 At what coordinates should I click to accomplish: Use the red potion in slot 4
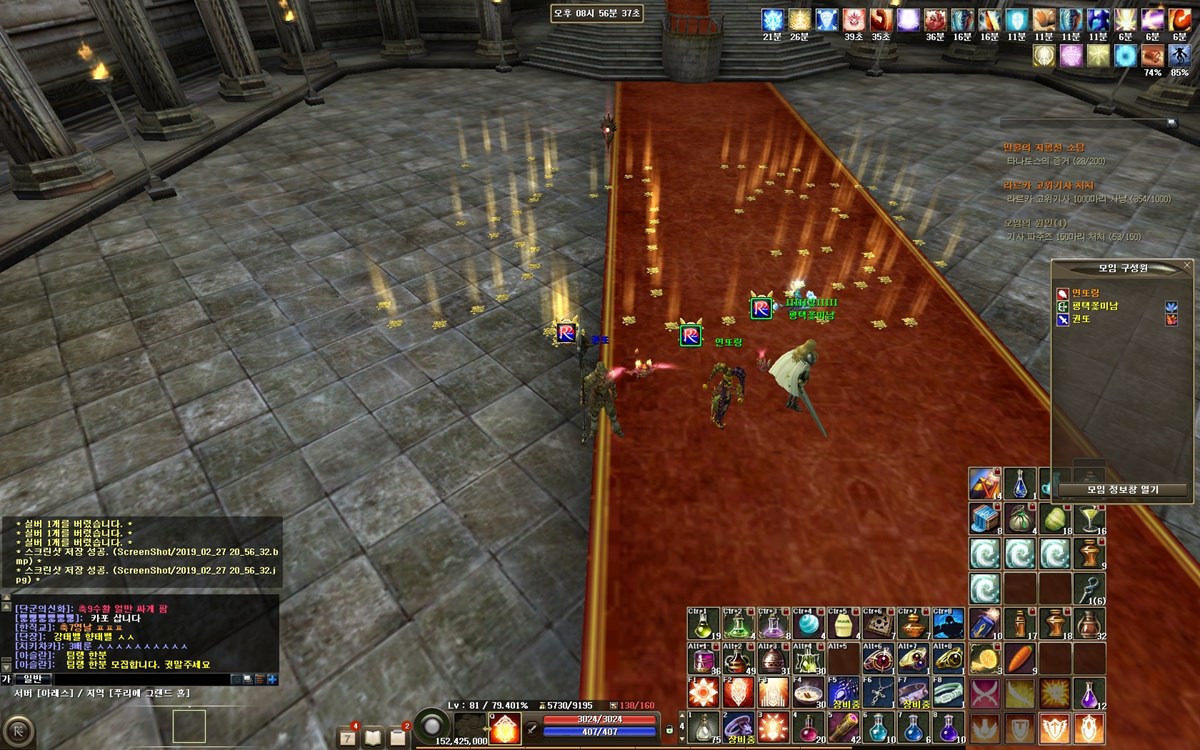click(x=807, y=727)
